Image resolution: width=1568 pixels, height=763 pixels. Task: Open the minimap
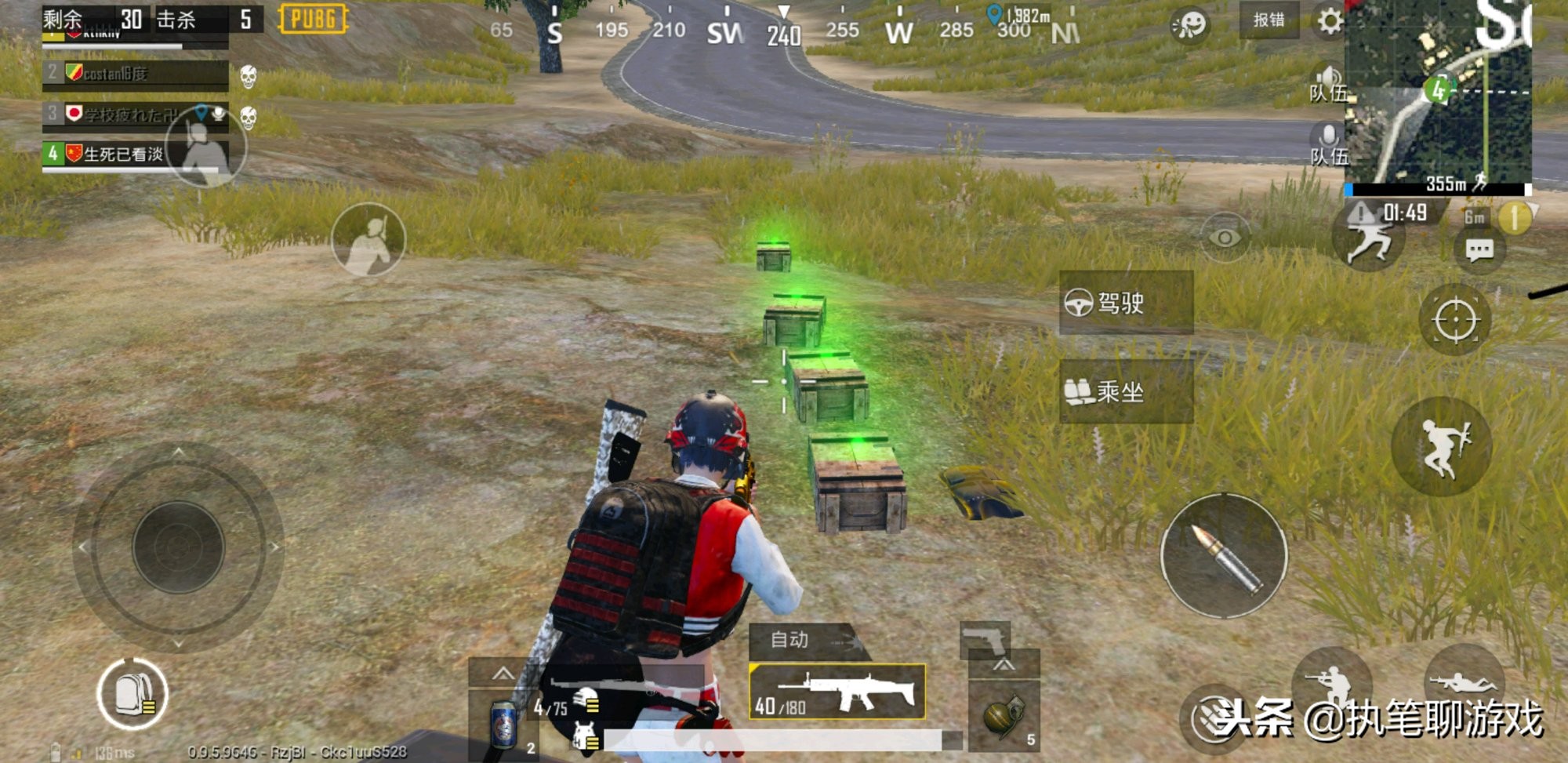click(1438, 94)
